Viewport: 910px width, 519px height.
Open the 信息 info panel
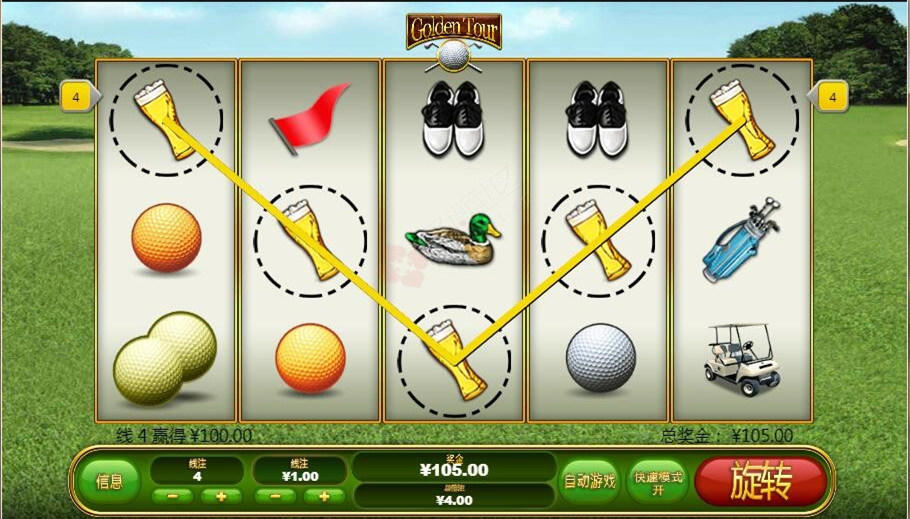[x=110, y=481]
